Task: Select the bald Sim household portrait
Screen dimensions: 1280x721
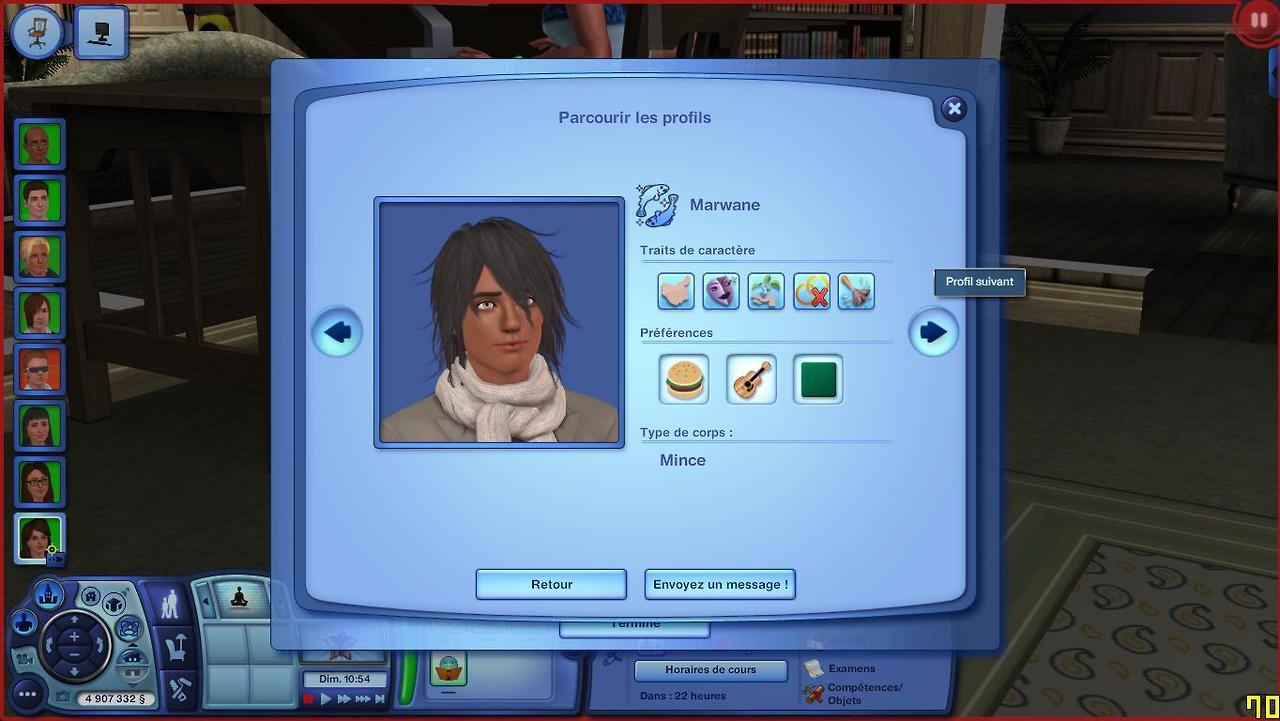Action: point(40,145)
